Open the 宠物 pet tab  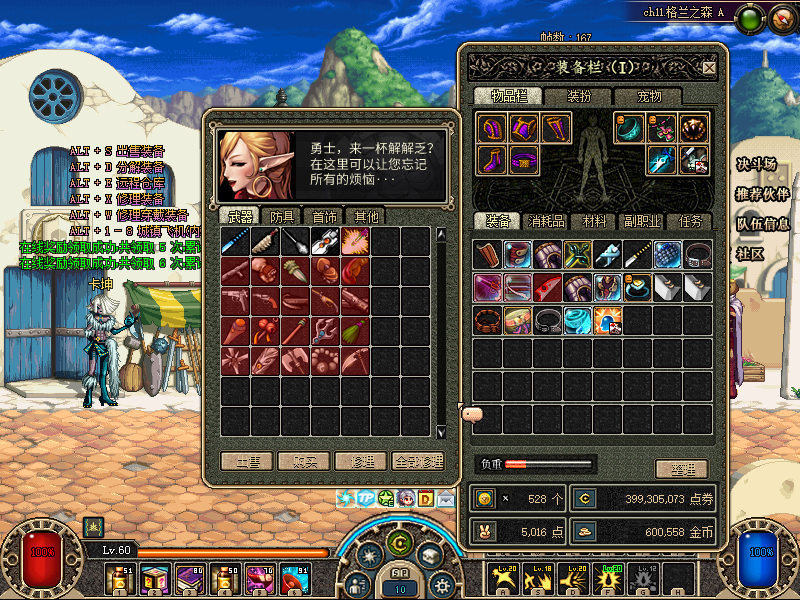tap(650, 96)
